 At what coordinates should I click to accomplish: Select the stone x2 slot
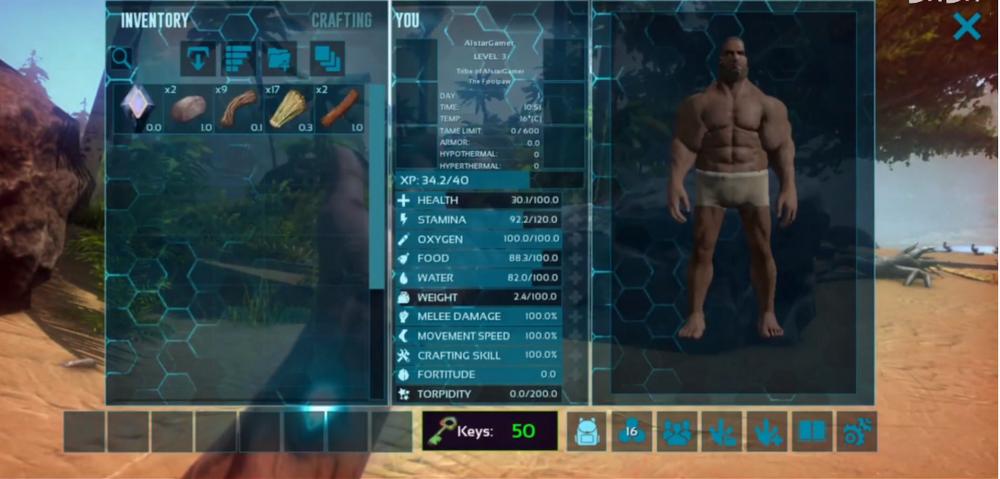tap(188, 108)
